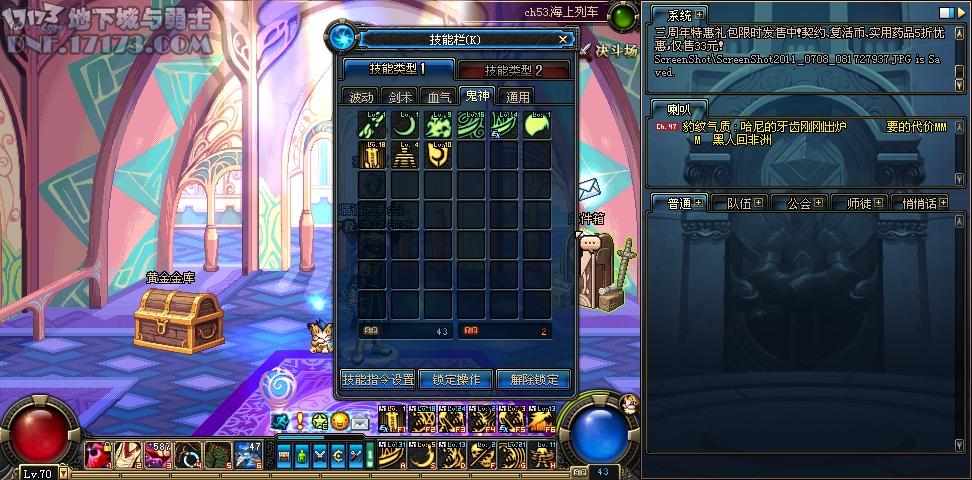Click the 技能指令设置 button
This screenshot has width=972, height=480.
coord(377,380)
